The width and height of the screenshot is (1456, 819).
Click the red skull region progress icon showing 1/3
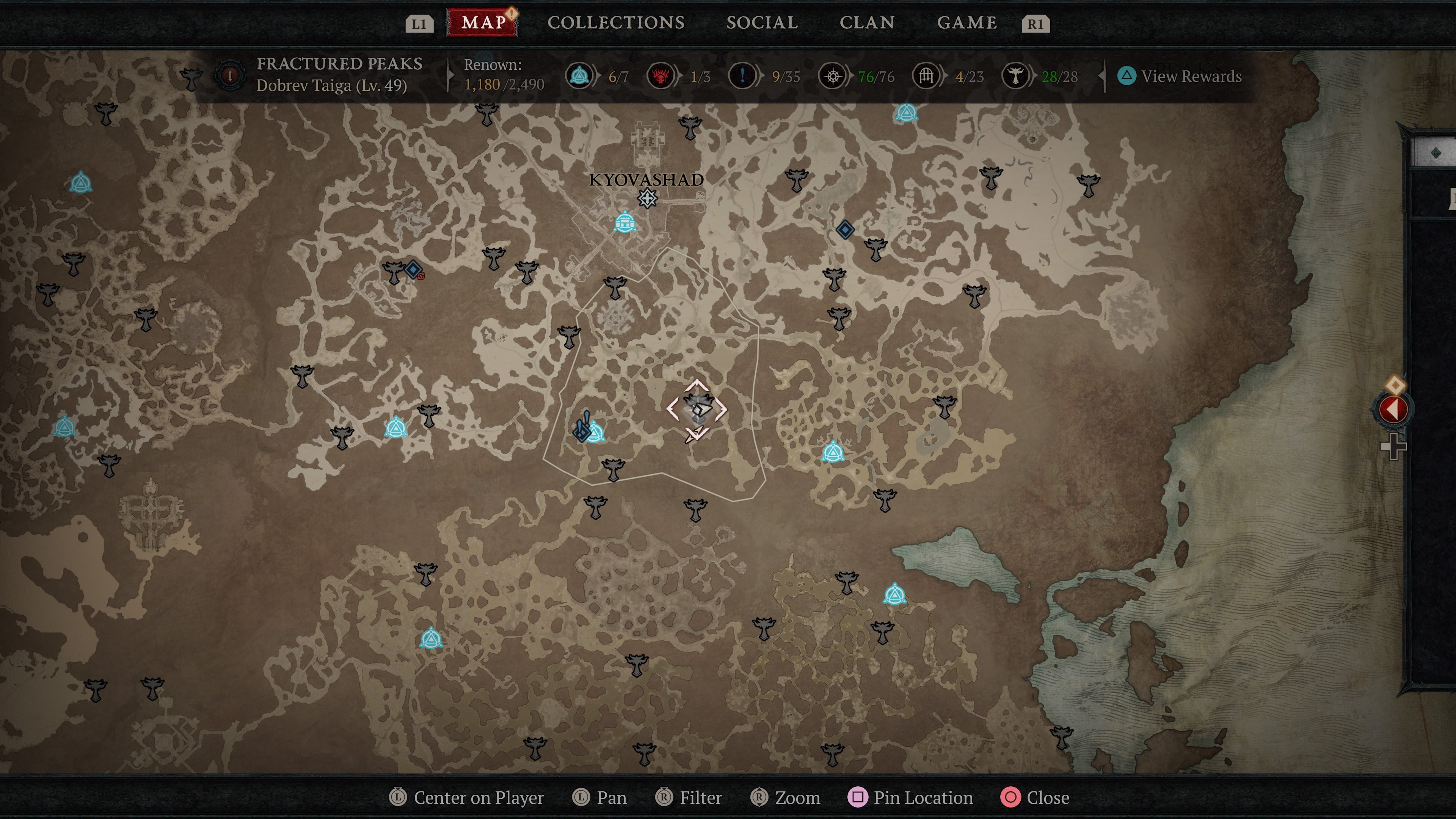(660, 75)
